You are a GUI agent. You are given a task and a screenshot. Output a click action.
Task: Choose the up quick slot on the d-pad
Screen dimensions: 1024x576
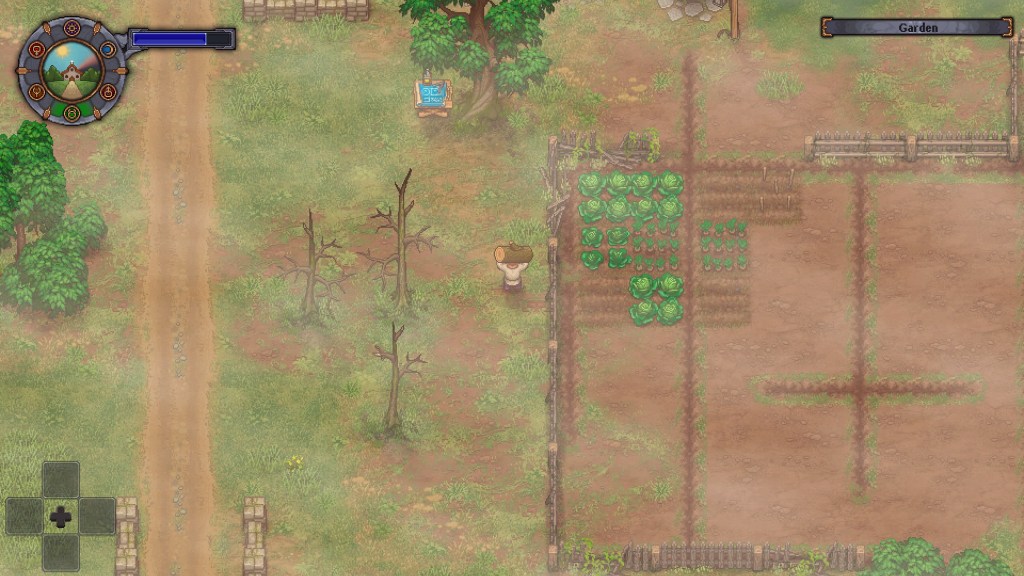[x=61, y=479]
